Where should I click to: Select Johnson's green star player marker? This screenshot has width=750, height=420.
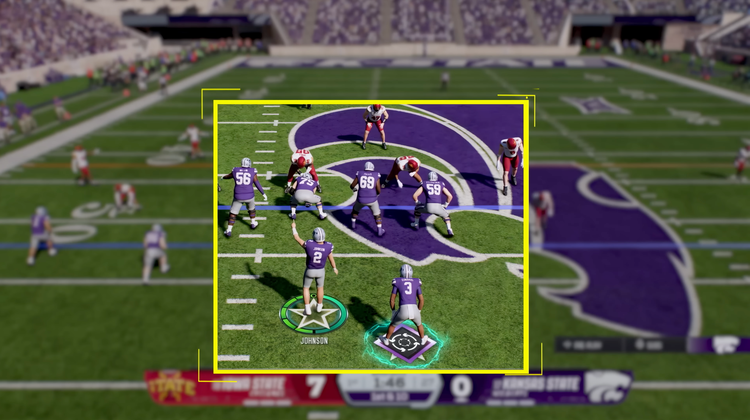tap(313, 315)
